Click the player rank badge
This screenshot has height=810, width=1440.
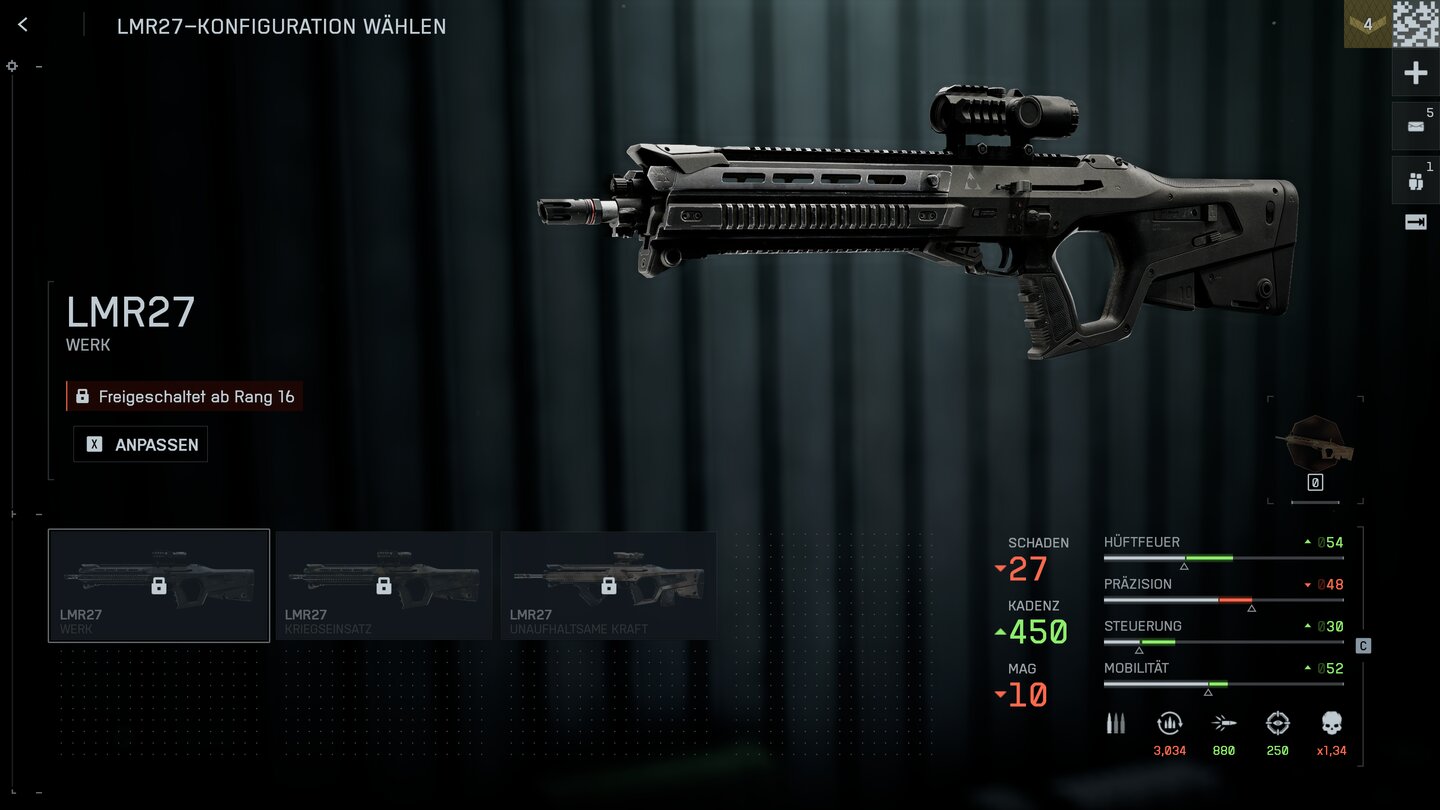point(1367,24)
